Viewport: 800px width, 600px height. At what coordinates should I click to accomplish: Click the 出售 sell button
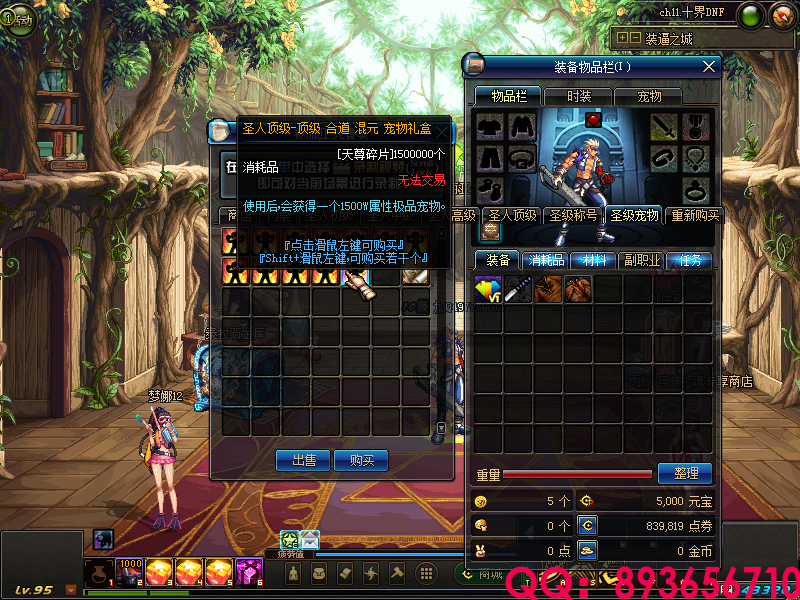pos(303,460)
